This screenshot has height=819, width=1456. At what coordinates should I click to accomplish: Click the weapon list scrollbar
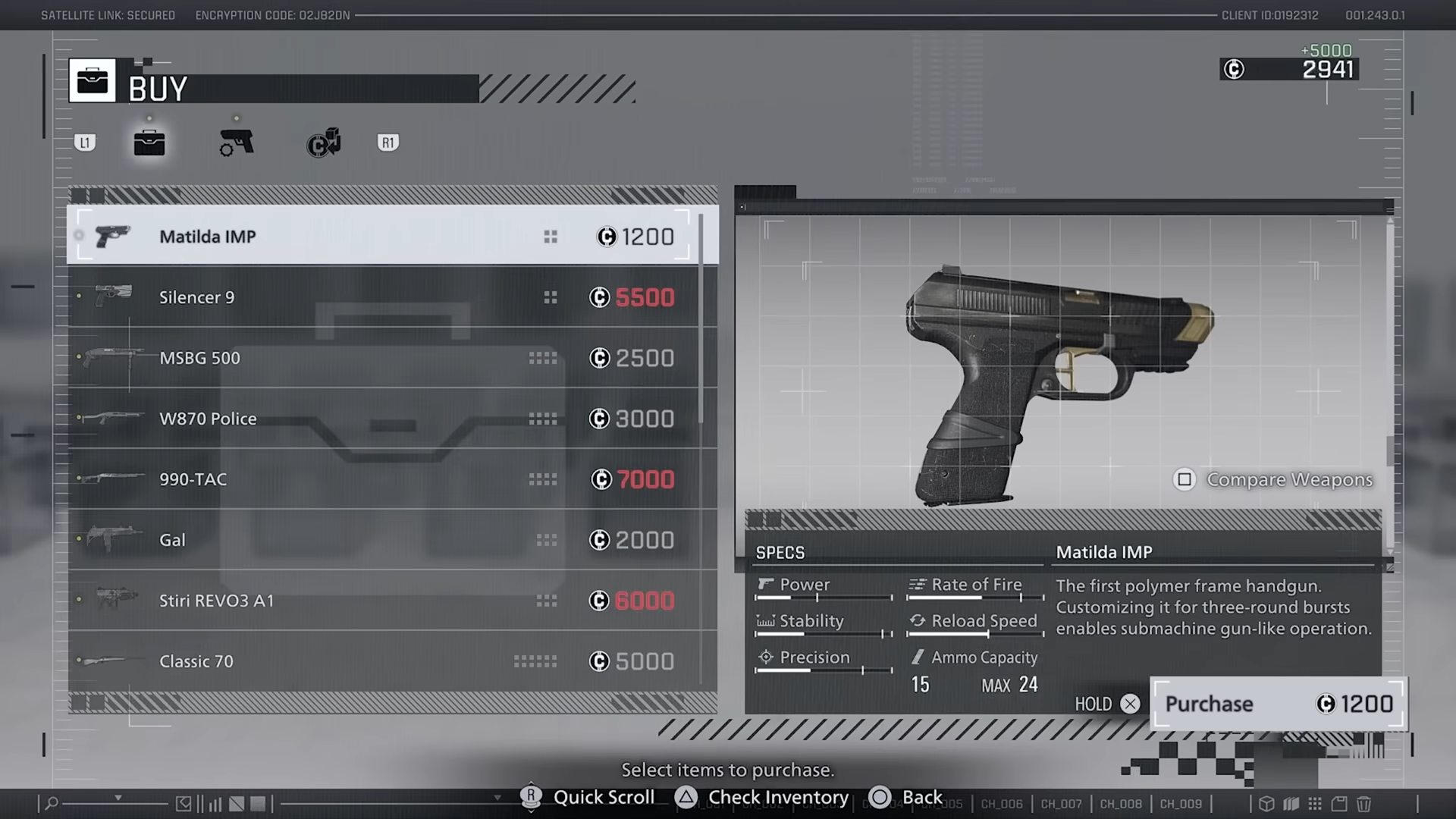coord(701,318)
